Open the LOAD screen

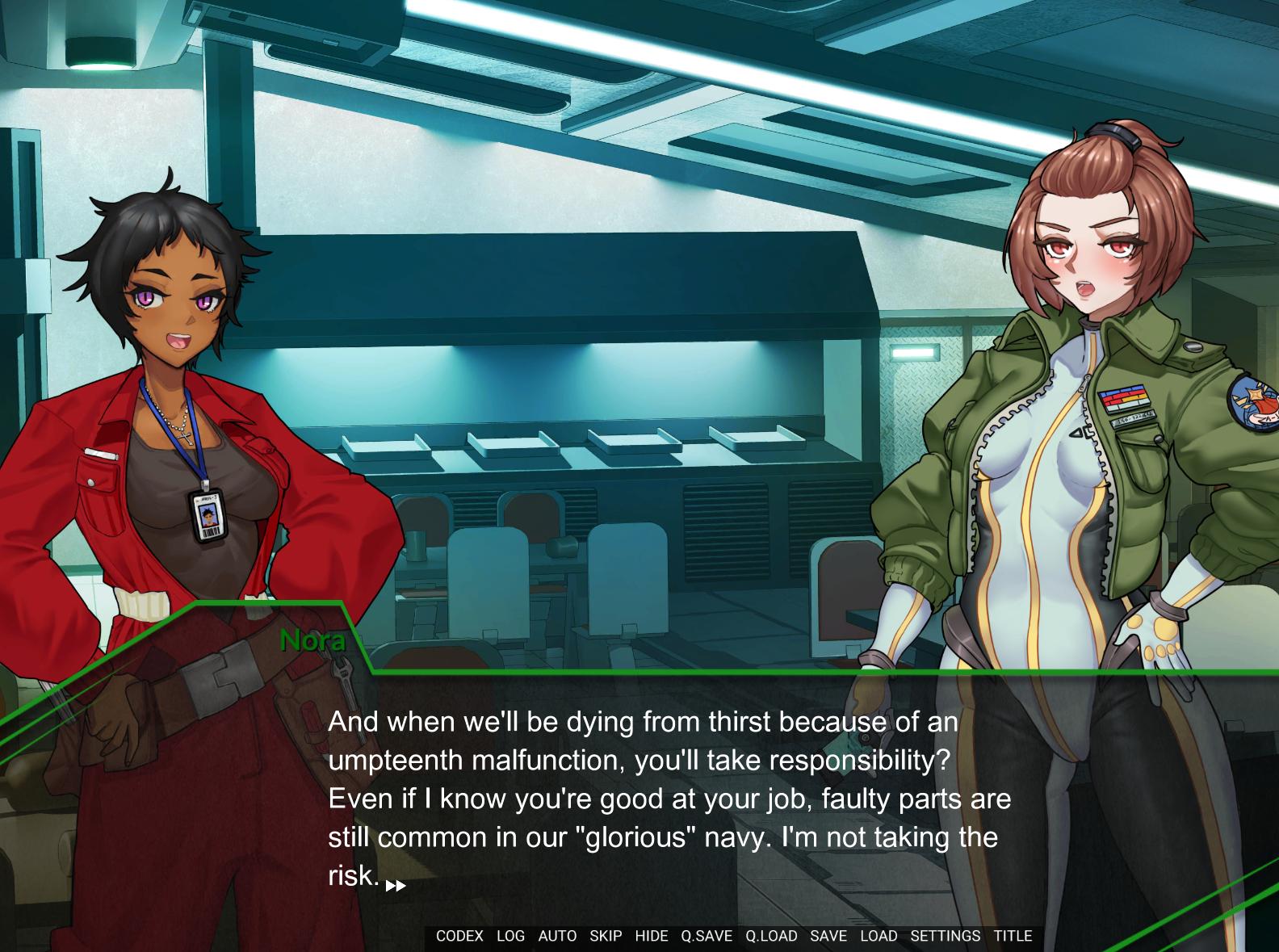click(x=879, y=936)
